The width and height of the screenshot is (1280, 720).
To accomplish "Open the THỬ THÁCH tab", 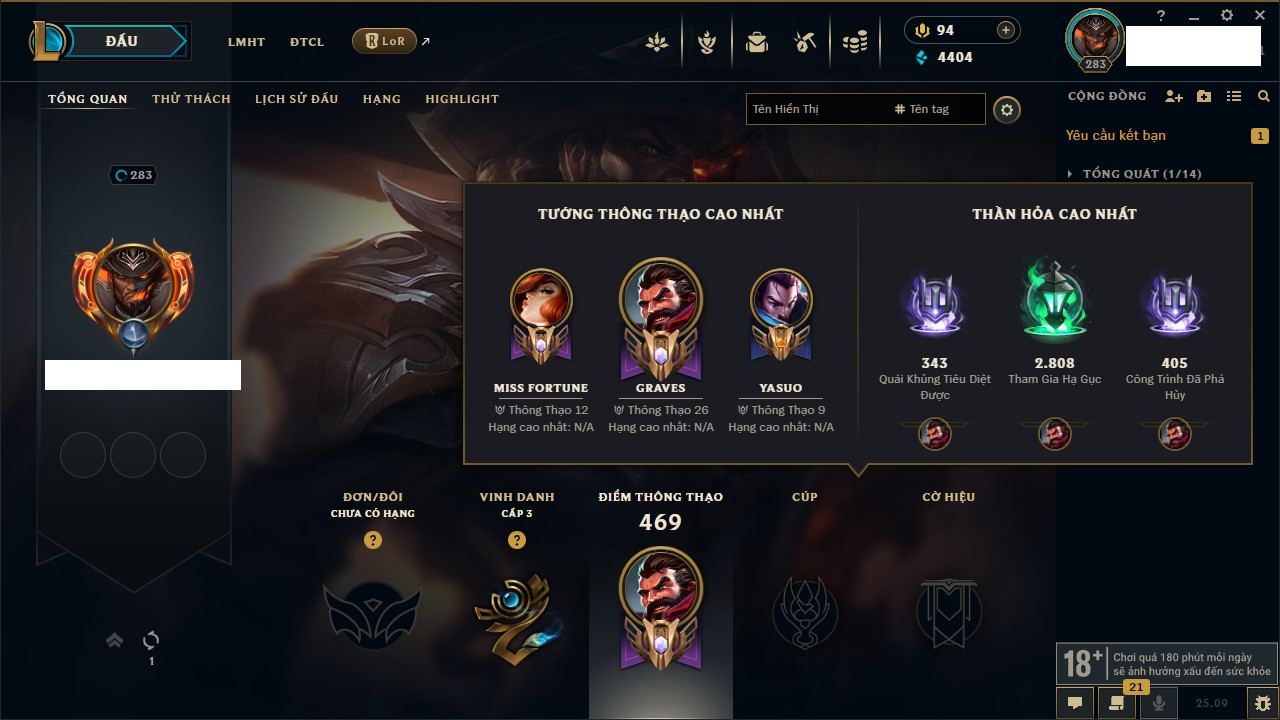I will coord(191,99).
